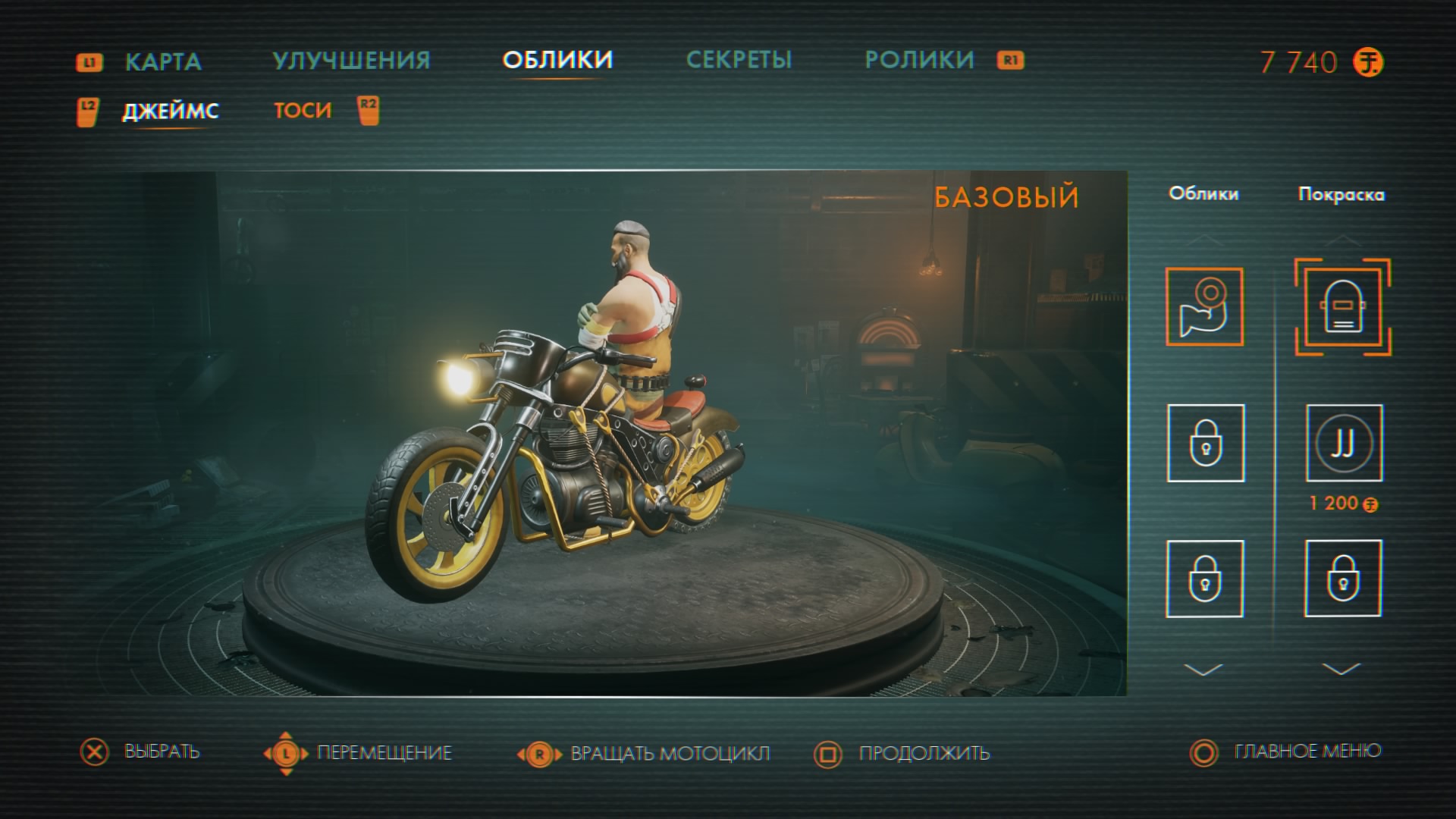Choose the JJ paint job costing 1 200

[1343, 444]
